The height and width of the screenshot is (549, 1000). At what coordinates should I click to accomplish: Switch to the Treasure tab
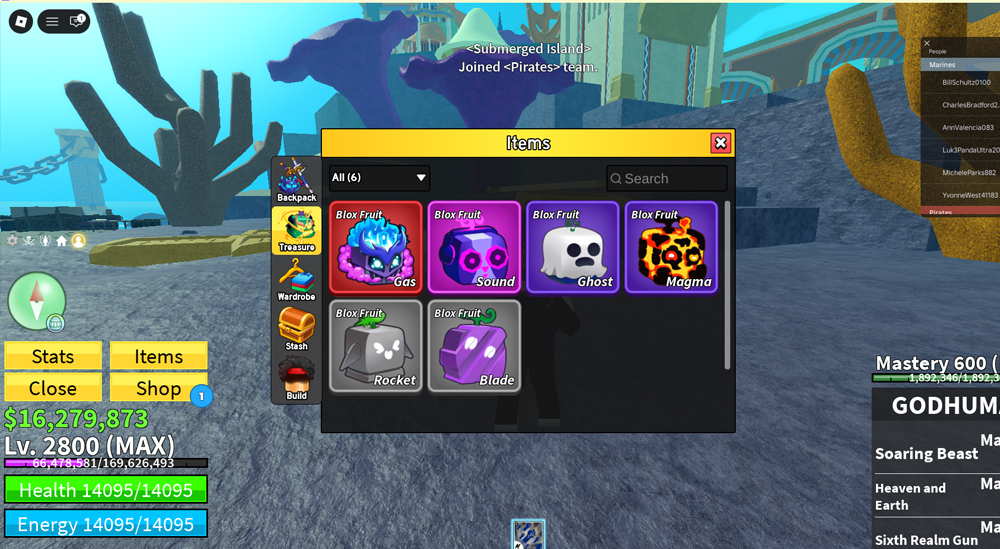pos(296,231)
